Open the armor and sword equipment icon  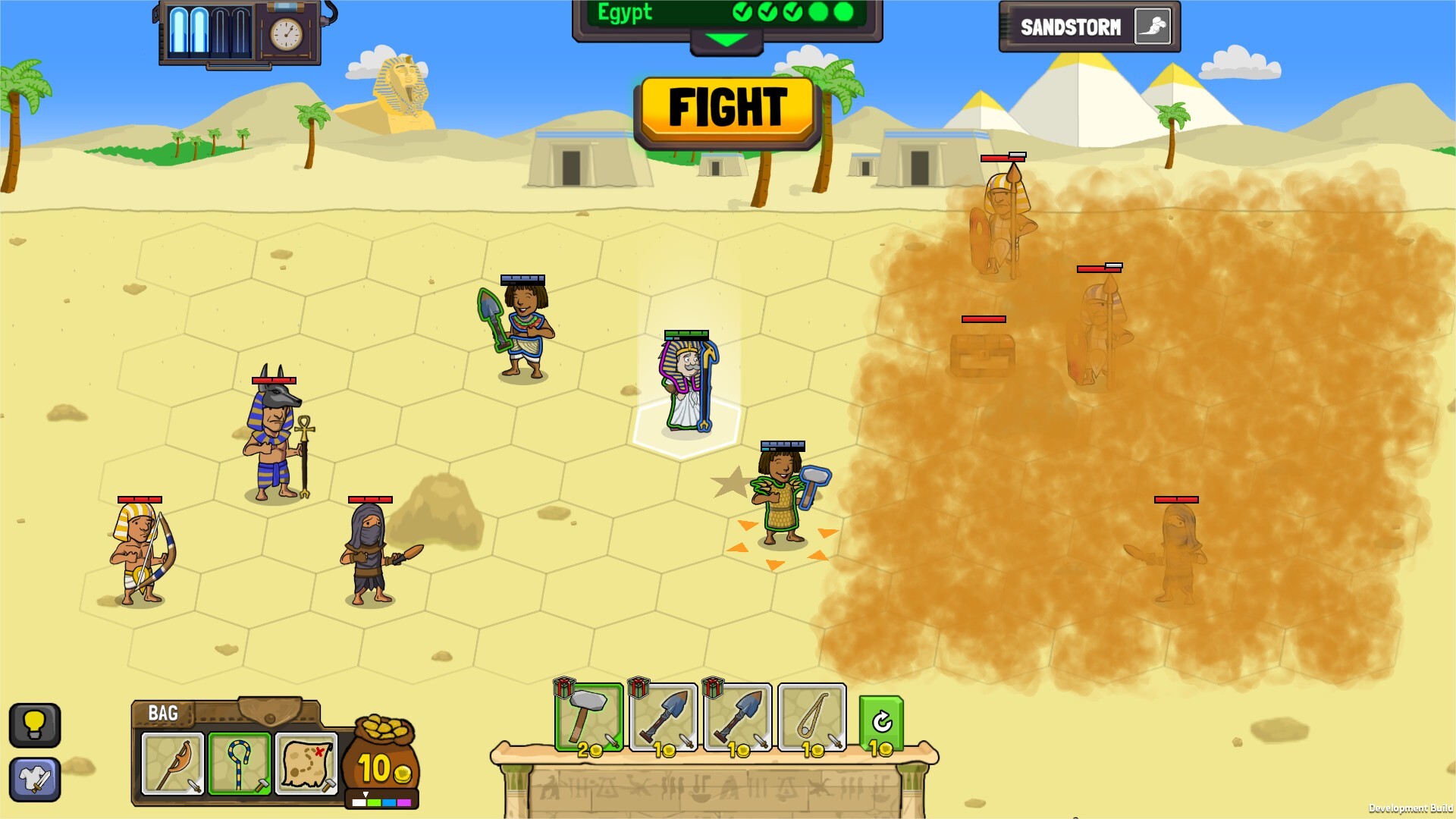click(x=35, y=778)
